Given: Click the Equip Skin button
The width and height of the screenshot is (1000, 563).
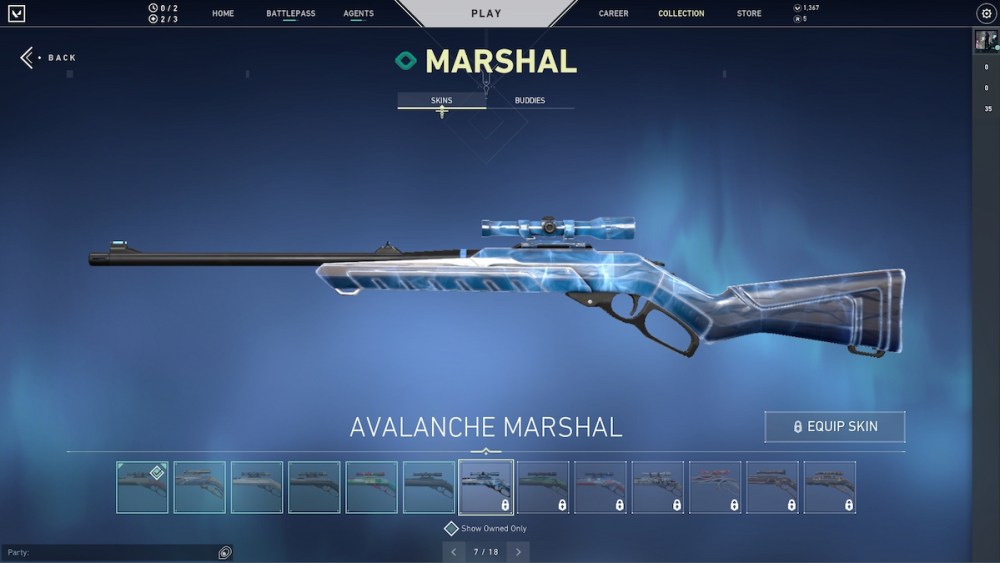Looking at the screenshot, I should coord(835,426).
